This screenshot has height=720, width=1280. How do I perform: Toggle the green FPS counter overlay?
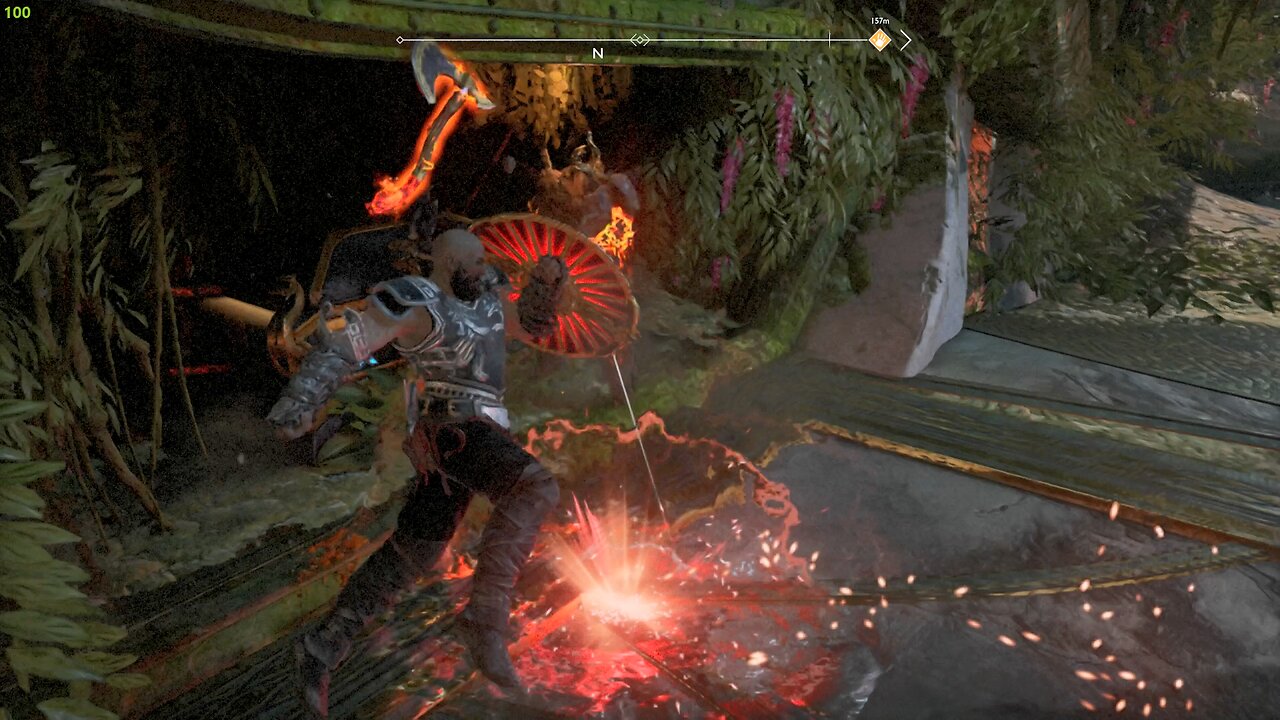pyautogui.click(x=18, y=13)
